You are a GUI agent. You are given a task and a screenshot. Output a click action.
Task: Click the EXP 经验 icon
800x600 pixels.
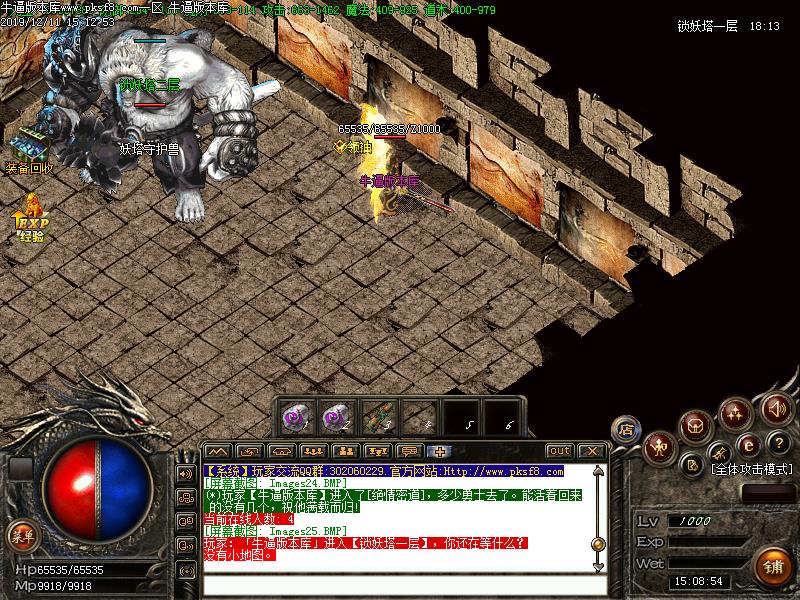pyautogui.click(x=31, y=217)
